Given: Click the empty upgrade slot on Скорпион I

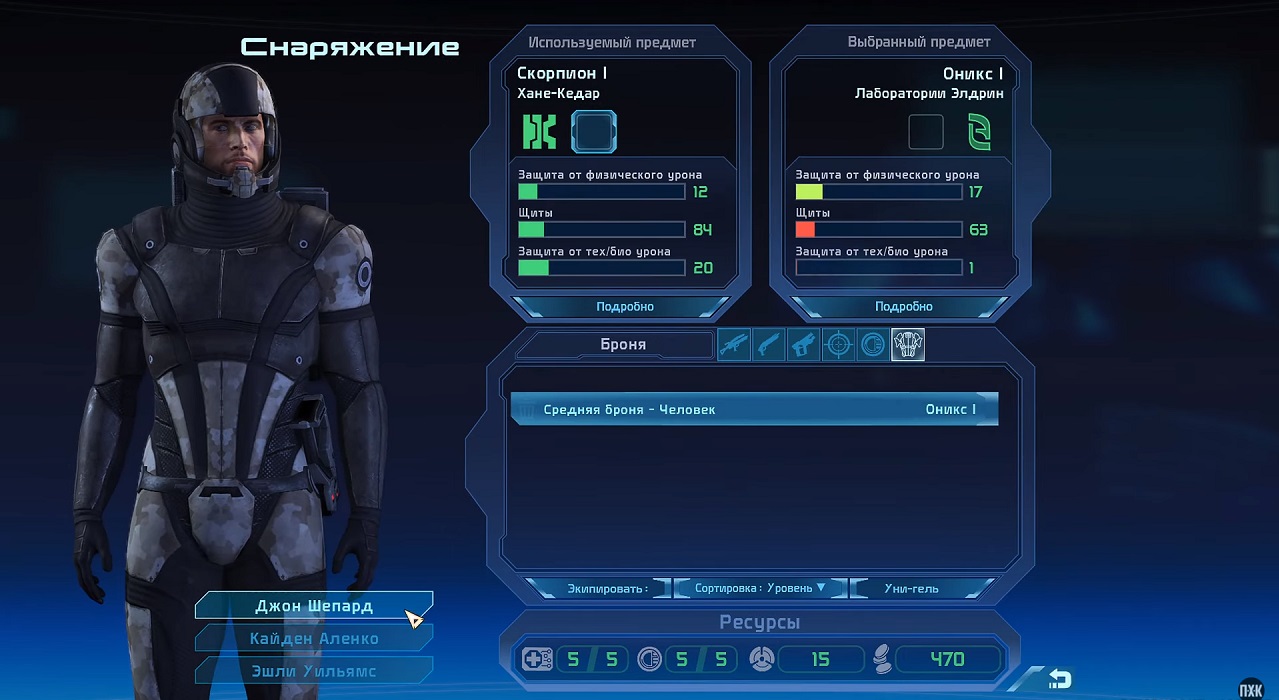Looking at the screenshot, I should click(593, 132).
